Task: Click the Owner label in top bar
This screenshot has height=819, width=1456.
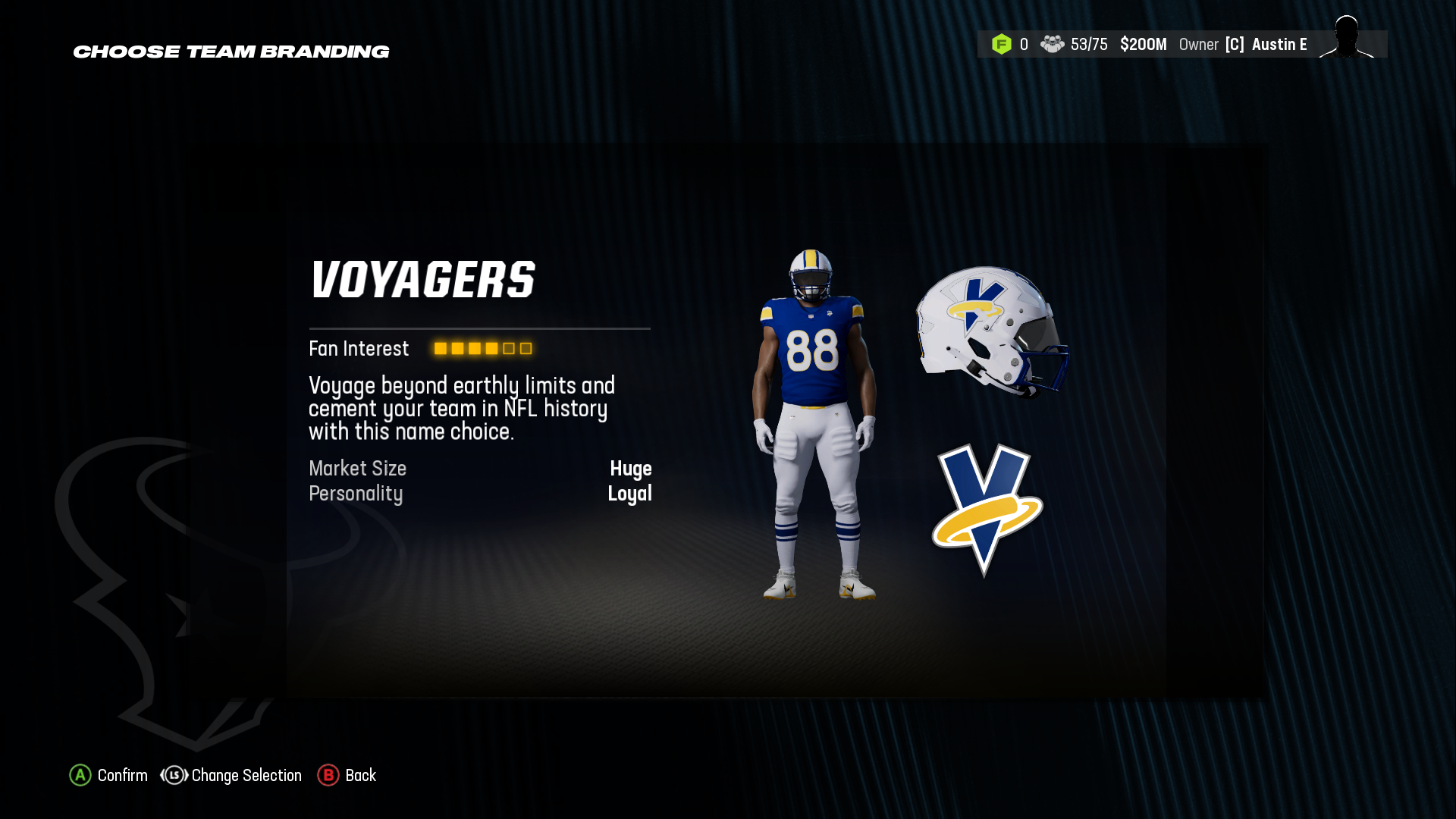Action: tap(1199, 45)
